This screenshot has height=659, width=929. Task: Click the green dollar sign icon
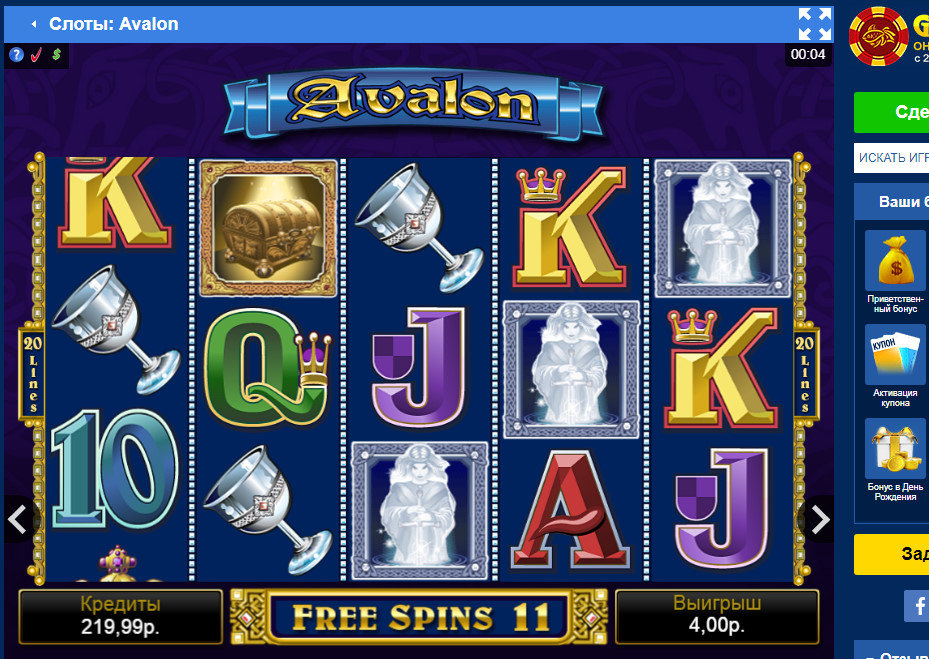click(56, 54)
